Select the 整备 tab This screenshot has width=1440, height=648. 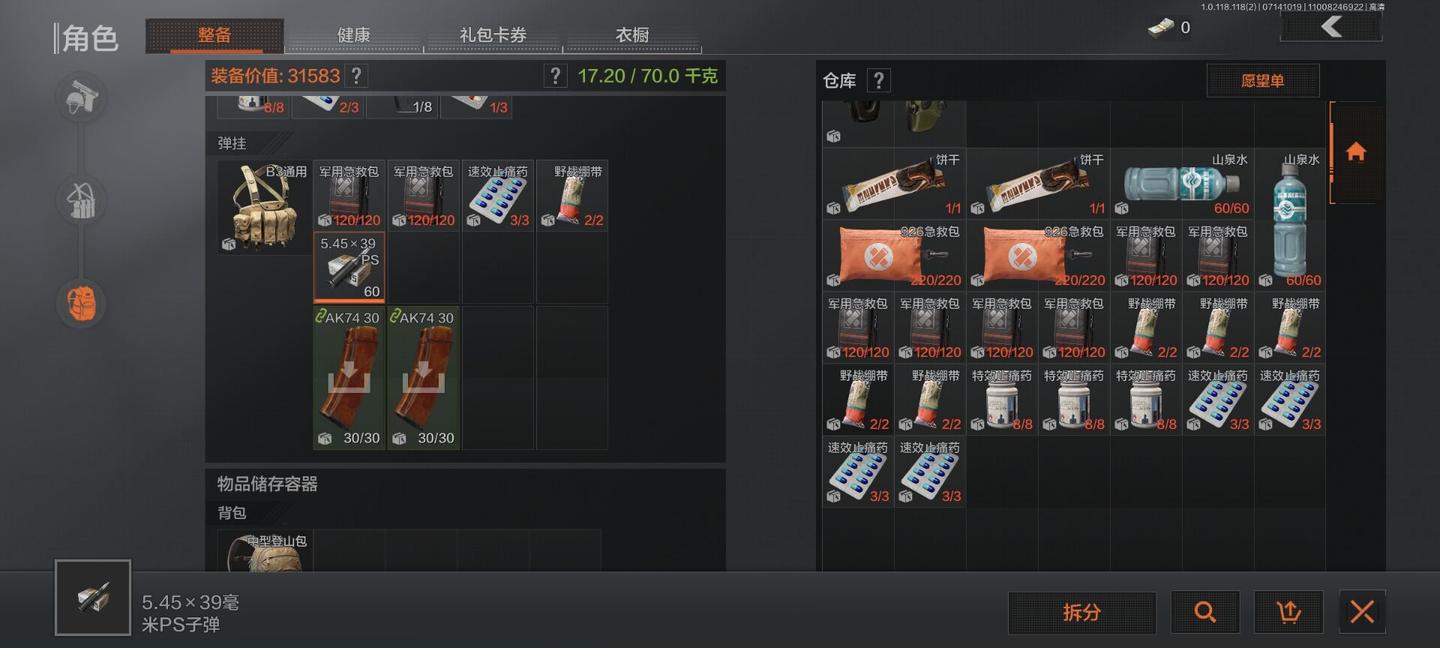[x=214, y=35]
